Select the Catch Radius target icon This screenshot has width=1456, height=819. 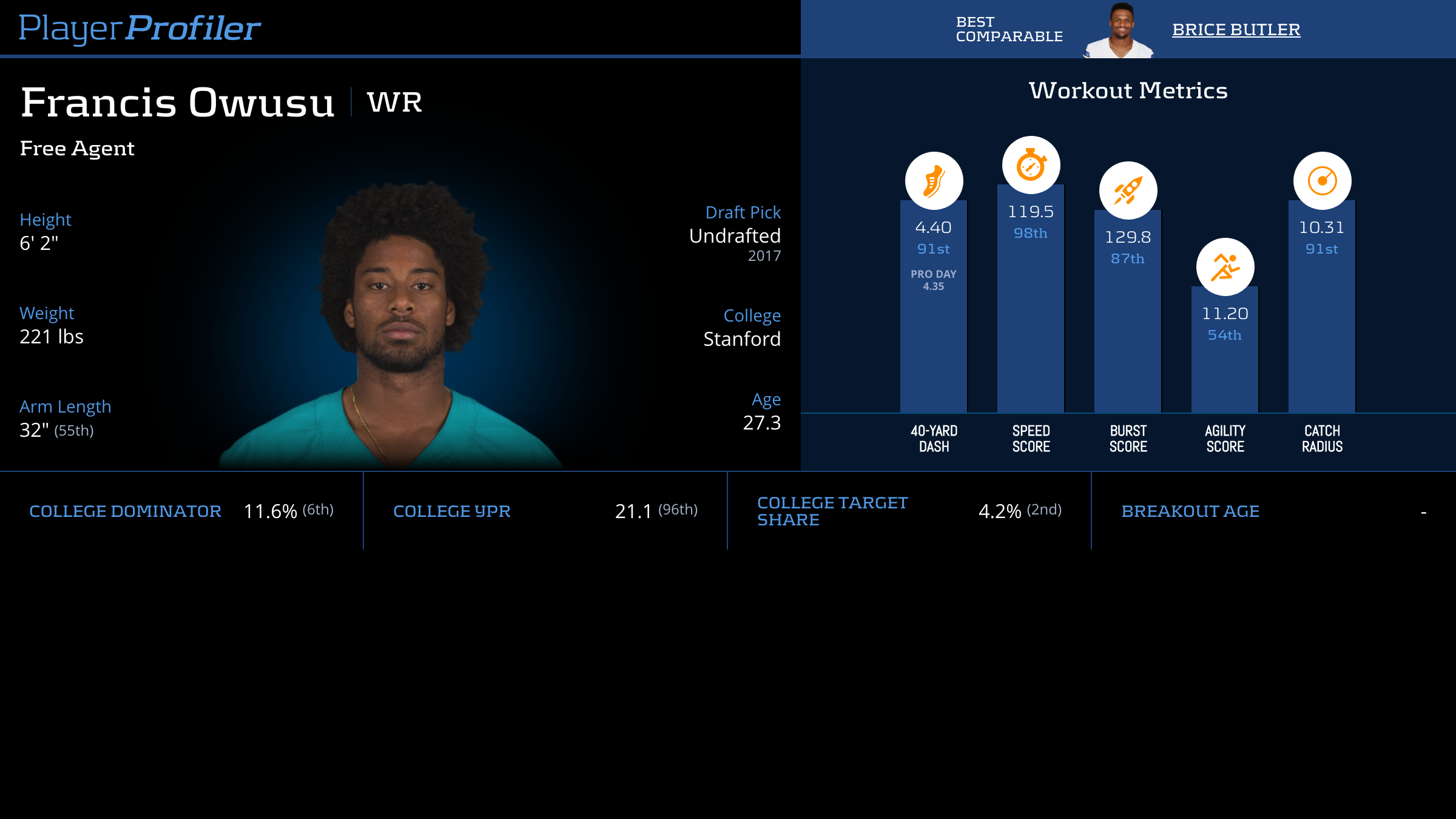pos(1322,181)
